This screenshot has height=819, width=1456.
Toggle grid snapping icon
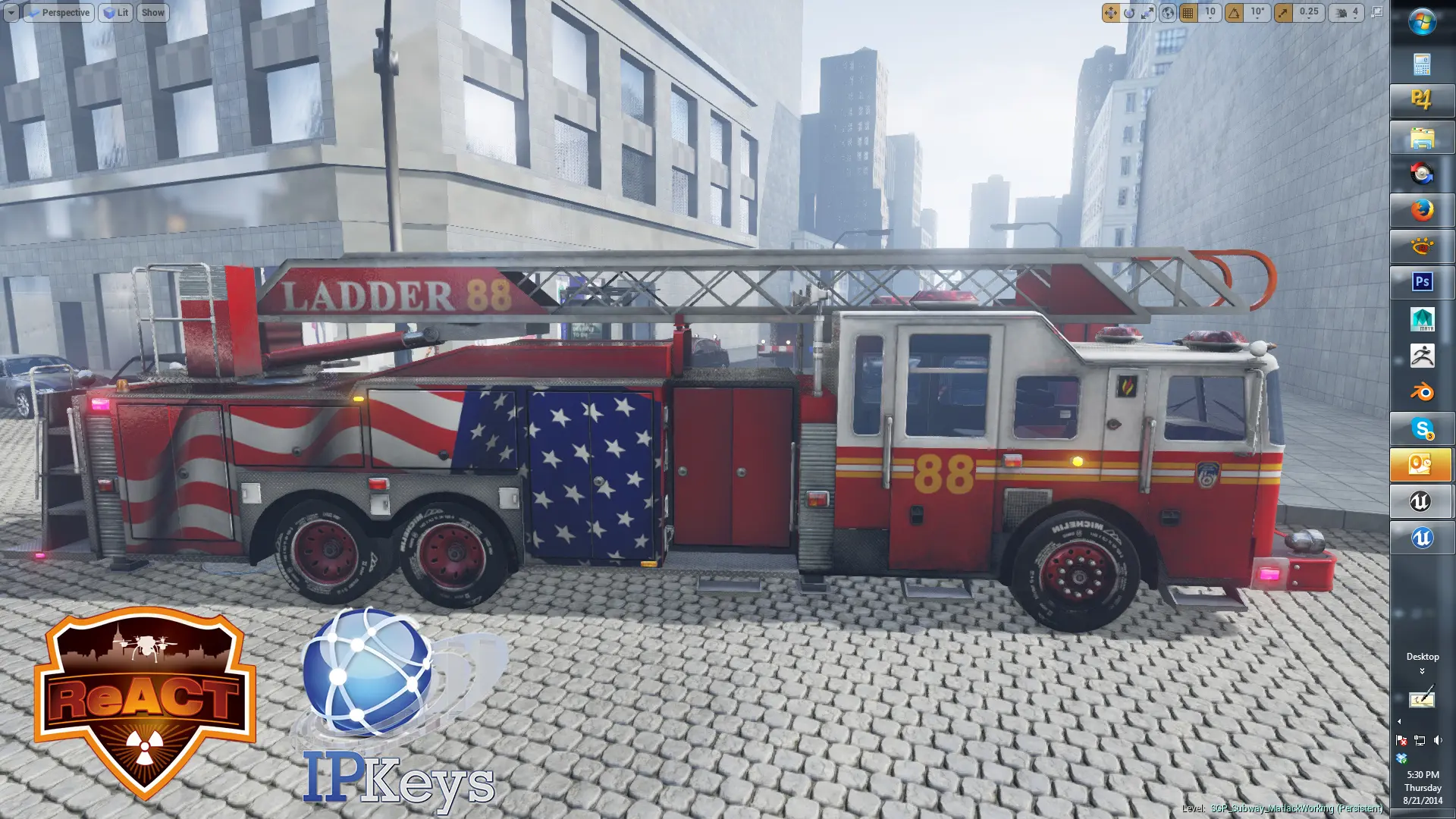(1188, 13)
